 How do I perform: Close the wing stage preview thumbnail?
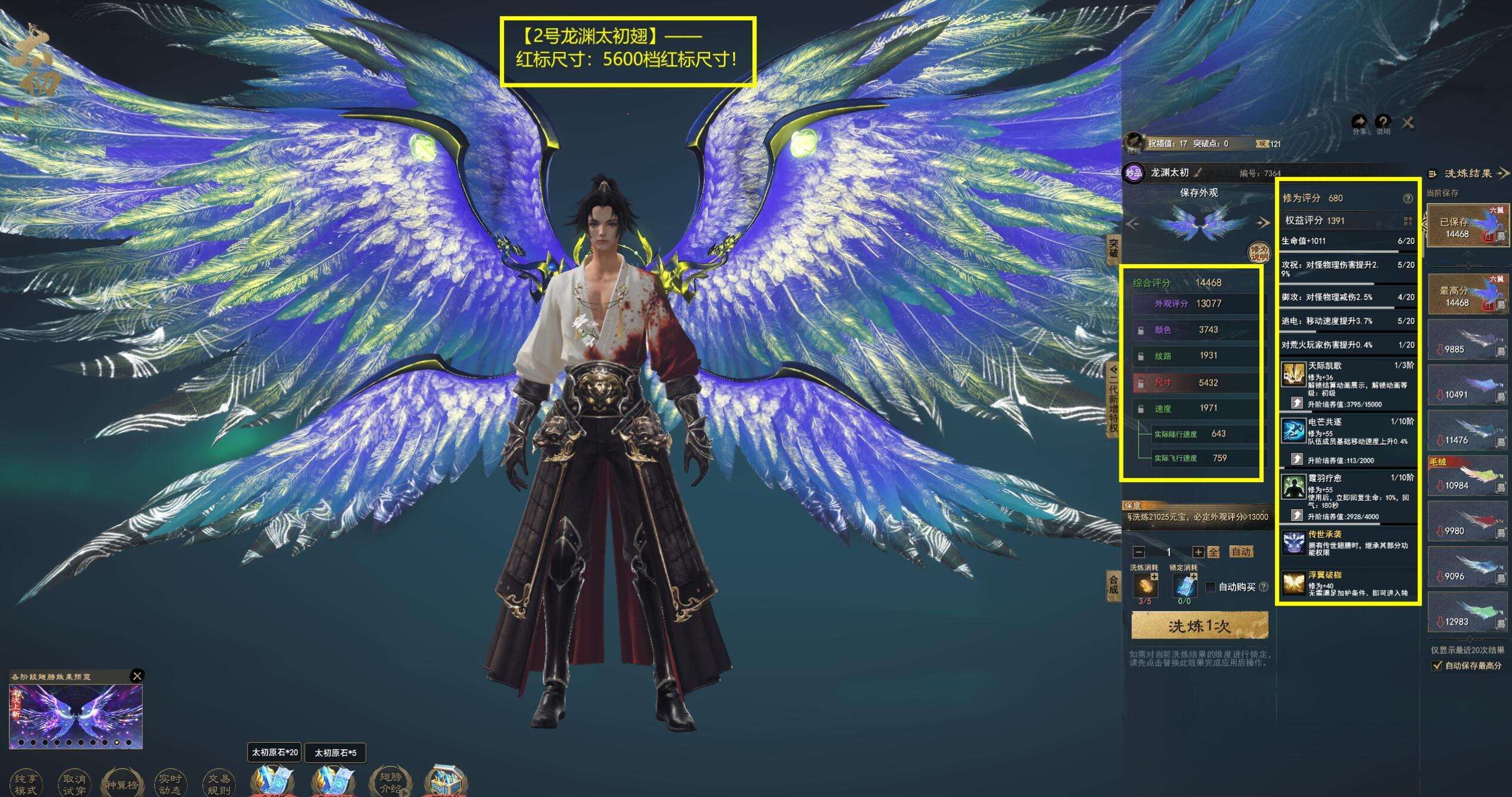pyautogui.click(x=137, y=675)
